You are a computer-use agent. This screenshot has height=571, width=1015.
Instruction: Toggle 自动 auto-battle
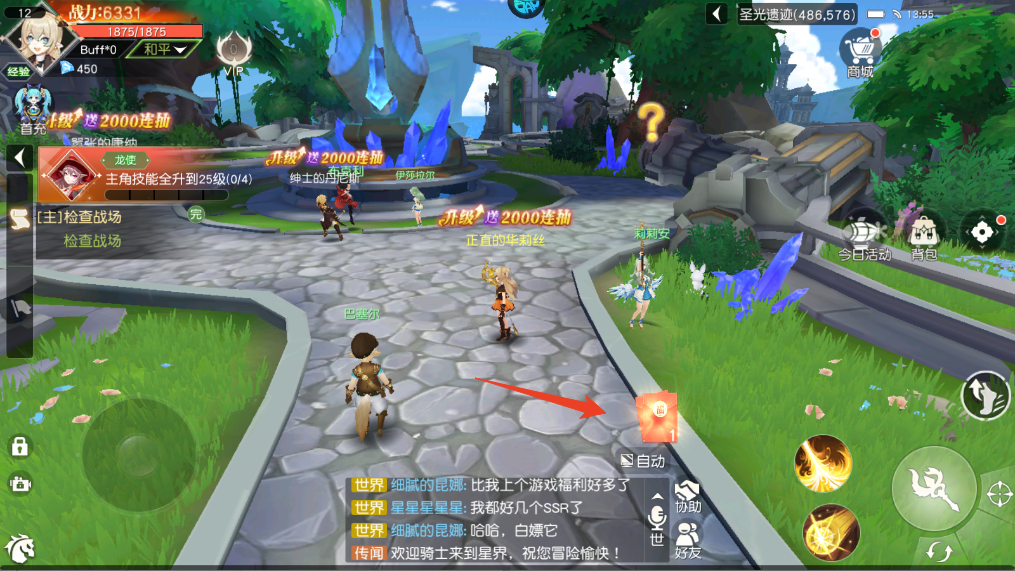coord(642,461)
